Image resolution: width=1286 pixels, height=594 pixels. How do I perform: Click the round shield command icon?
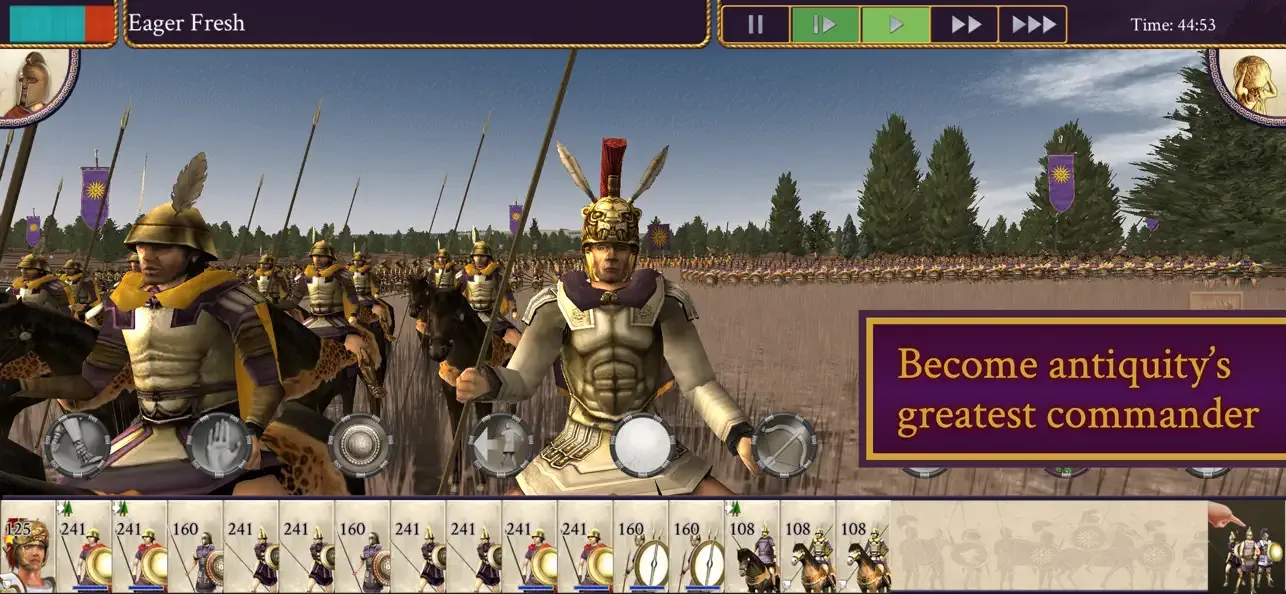click(x=360, y=443)
